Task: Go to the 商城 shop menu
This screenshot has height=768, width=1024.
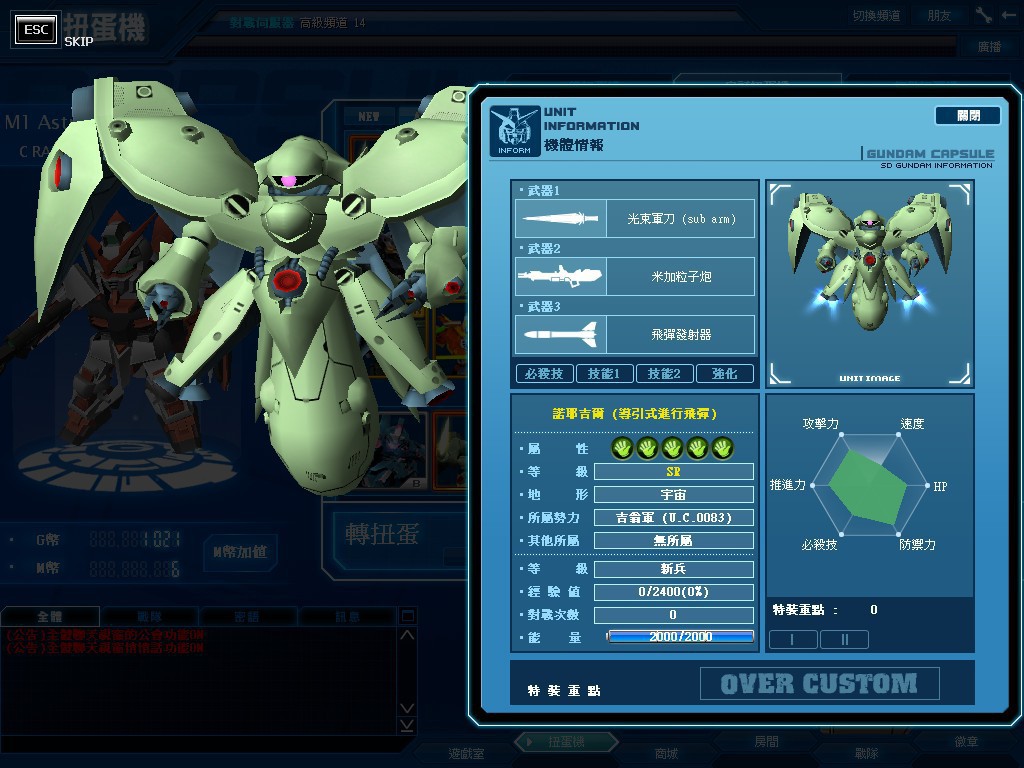Action: click(666, 753)
